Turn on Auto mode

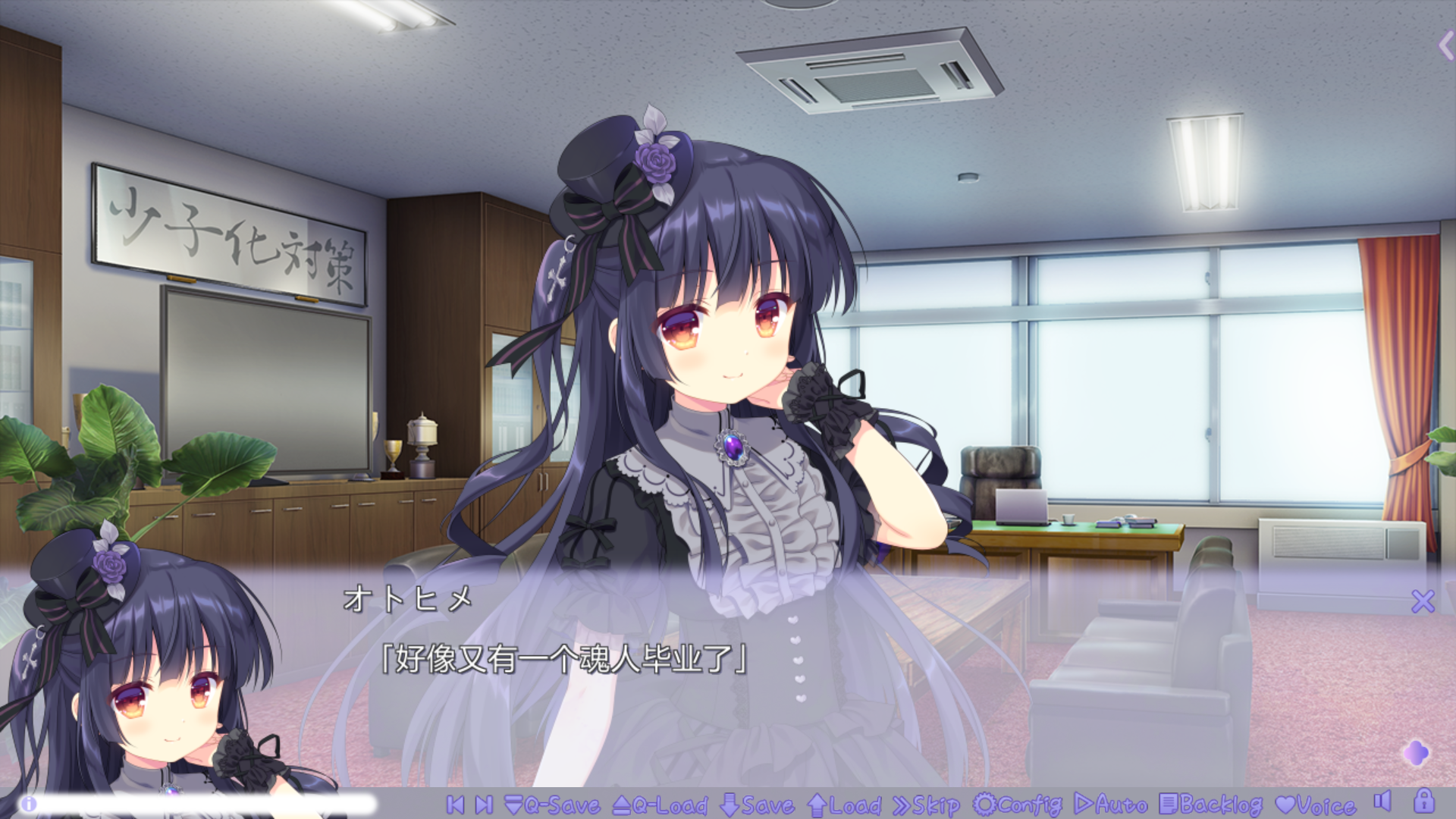[1111, 805]
